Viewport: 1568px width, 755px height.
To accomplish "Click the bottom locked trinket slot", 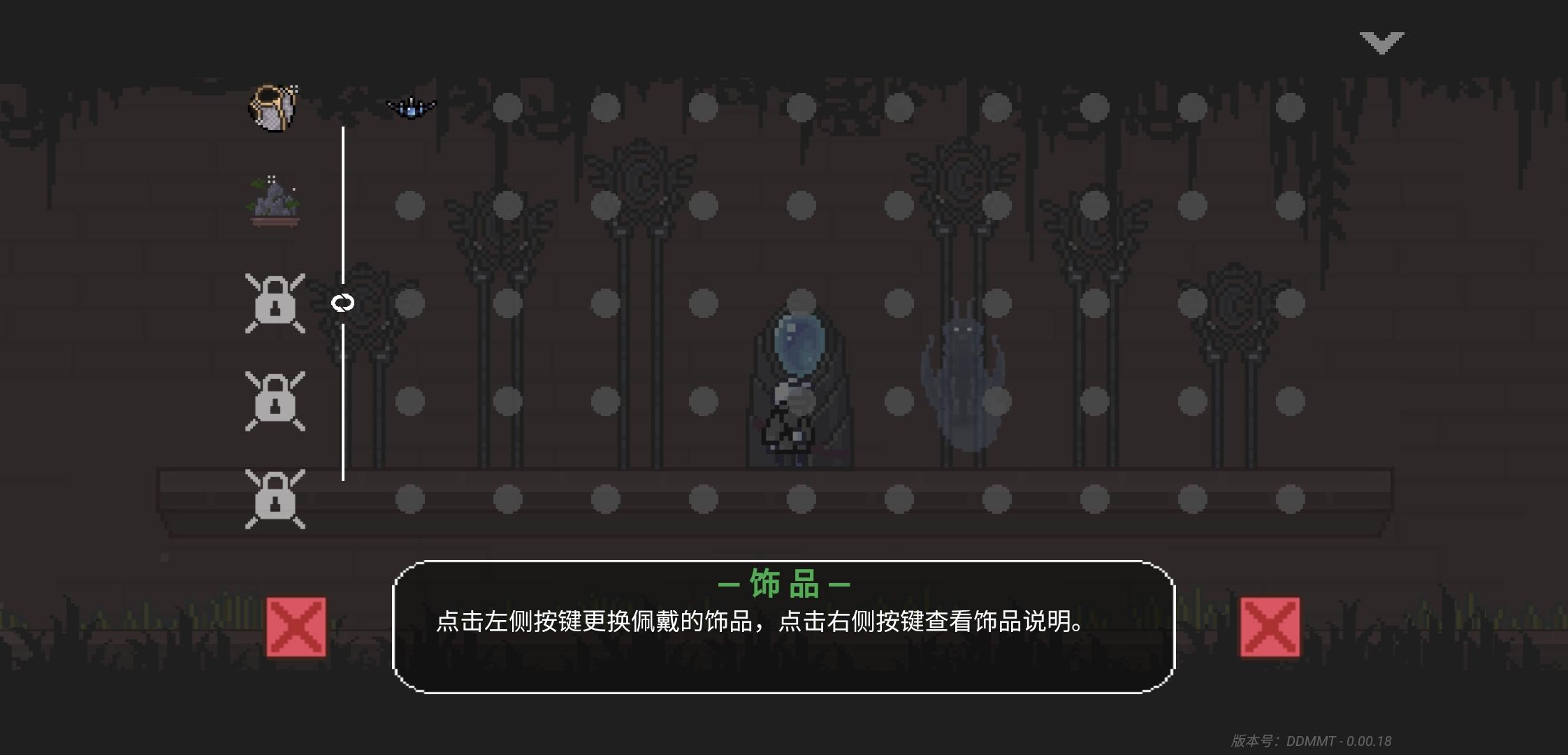I will pos(275,500).
